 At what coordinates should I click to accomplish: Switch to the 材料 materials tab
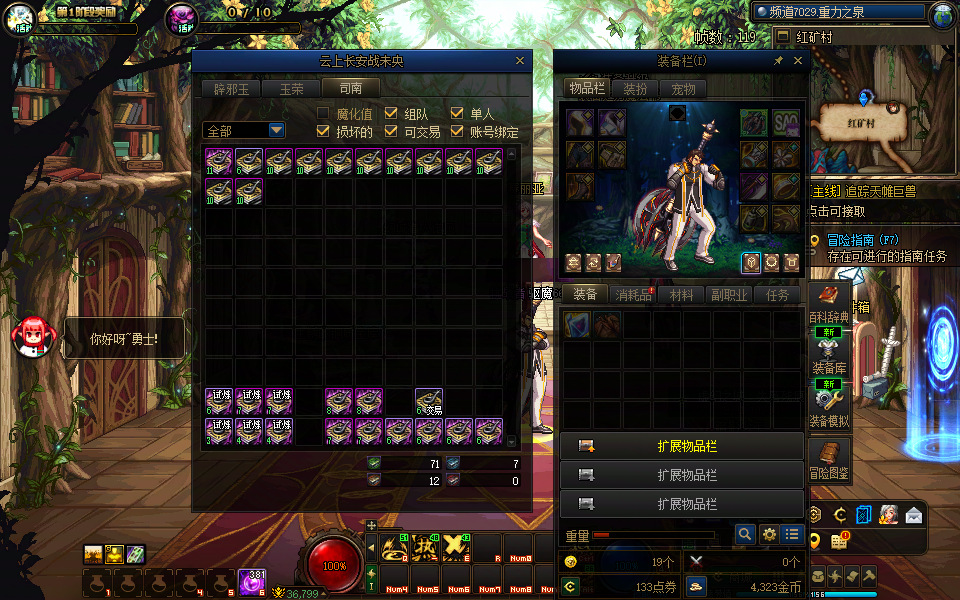tap(681, 295)
